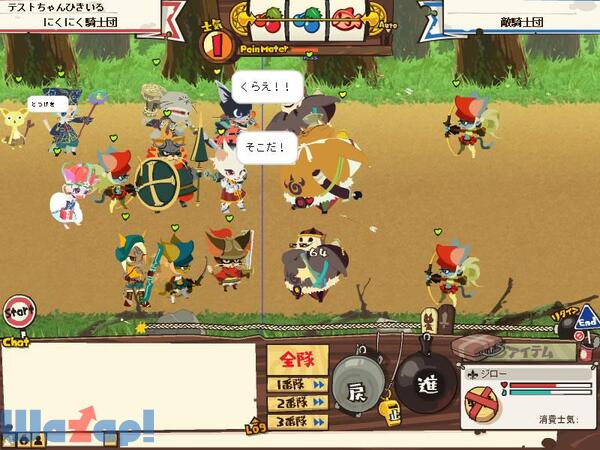Click the red Start button

17,312
